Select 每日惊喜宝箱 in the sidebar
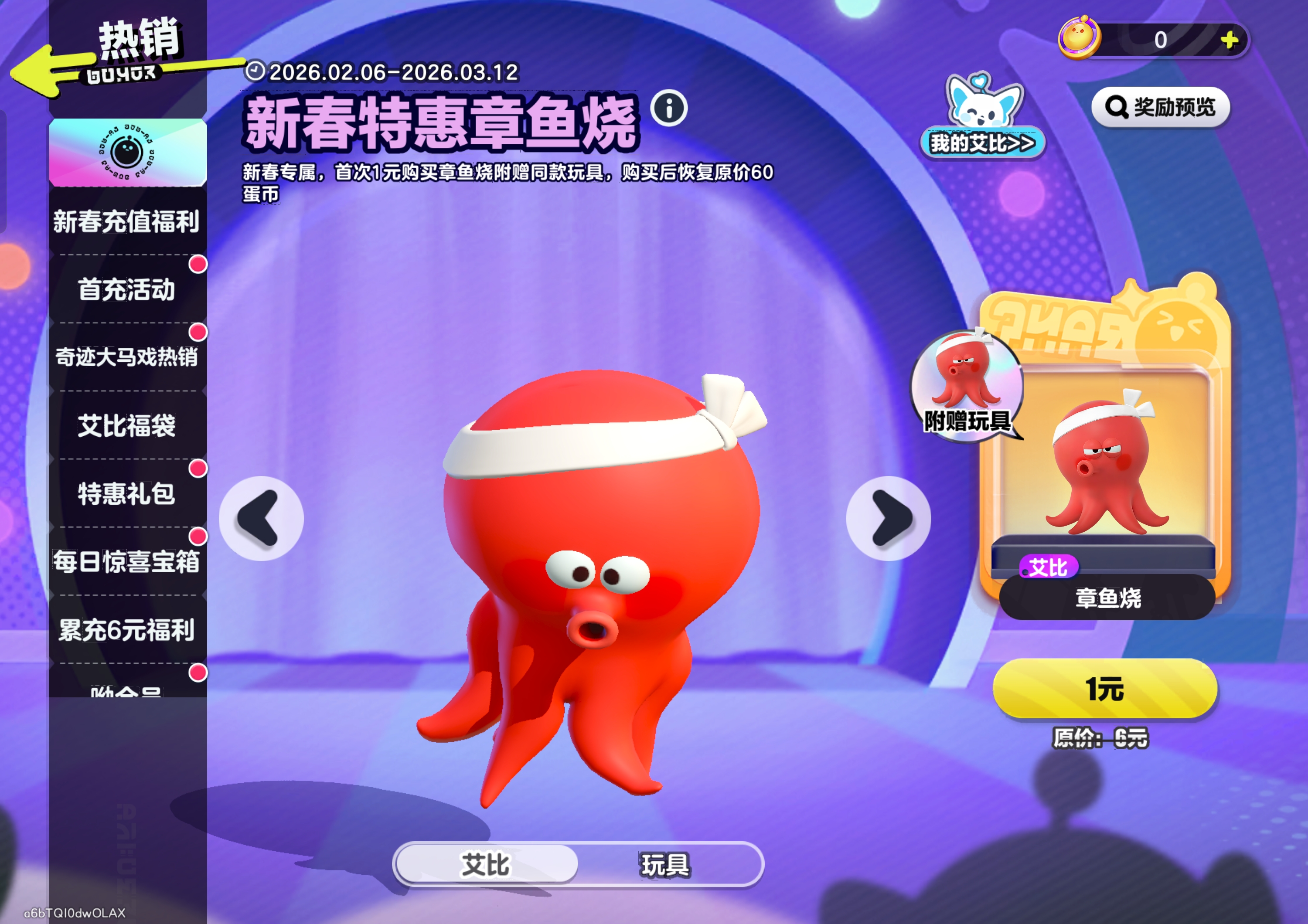 pos(128,561)
